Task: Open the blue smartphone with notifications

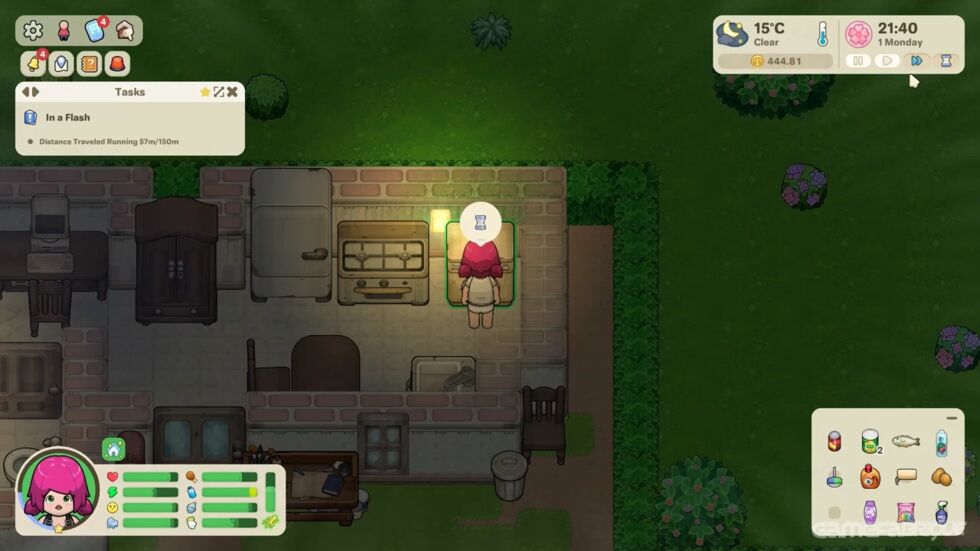Action: pyautogui.click(x=95, y=31)
